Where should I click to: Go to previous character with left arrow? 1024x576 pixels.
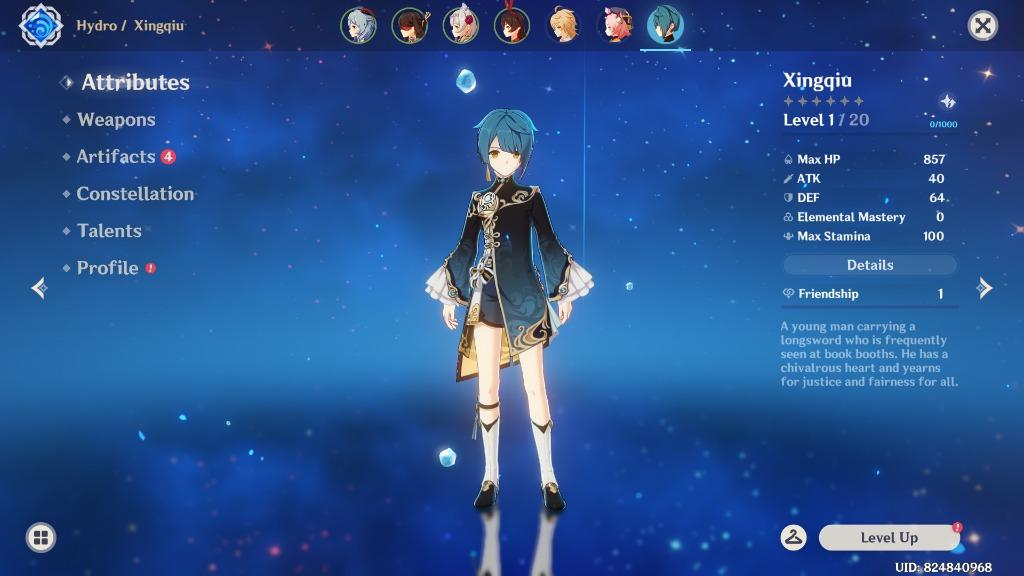coord(39,288)
